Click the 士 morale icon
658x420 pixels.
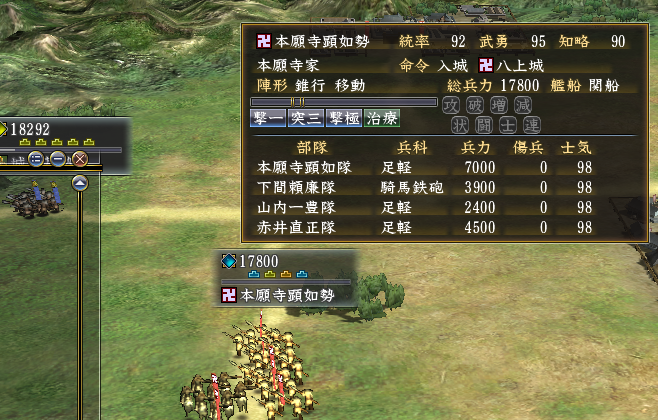(x=509, y=125)
